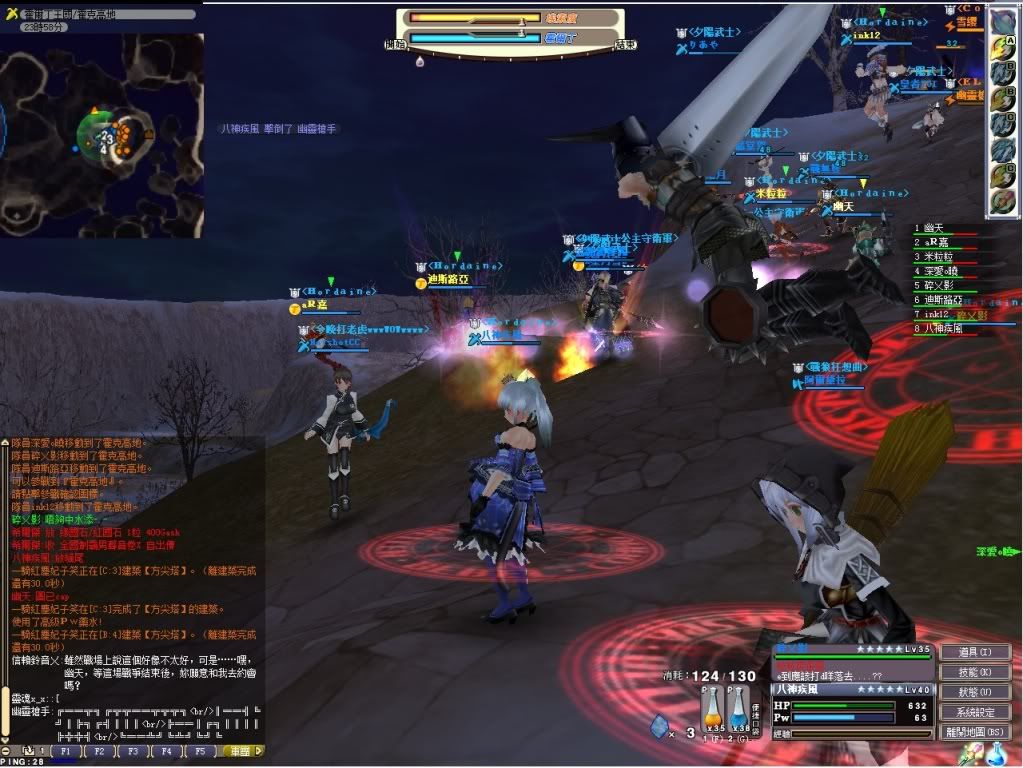Click the yellow 車壘 button

(241, 750)
